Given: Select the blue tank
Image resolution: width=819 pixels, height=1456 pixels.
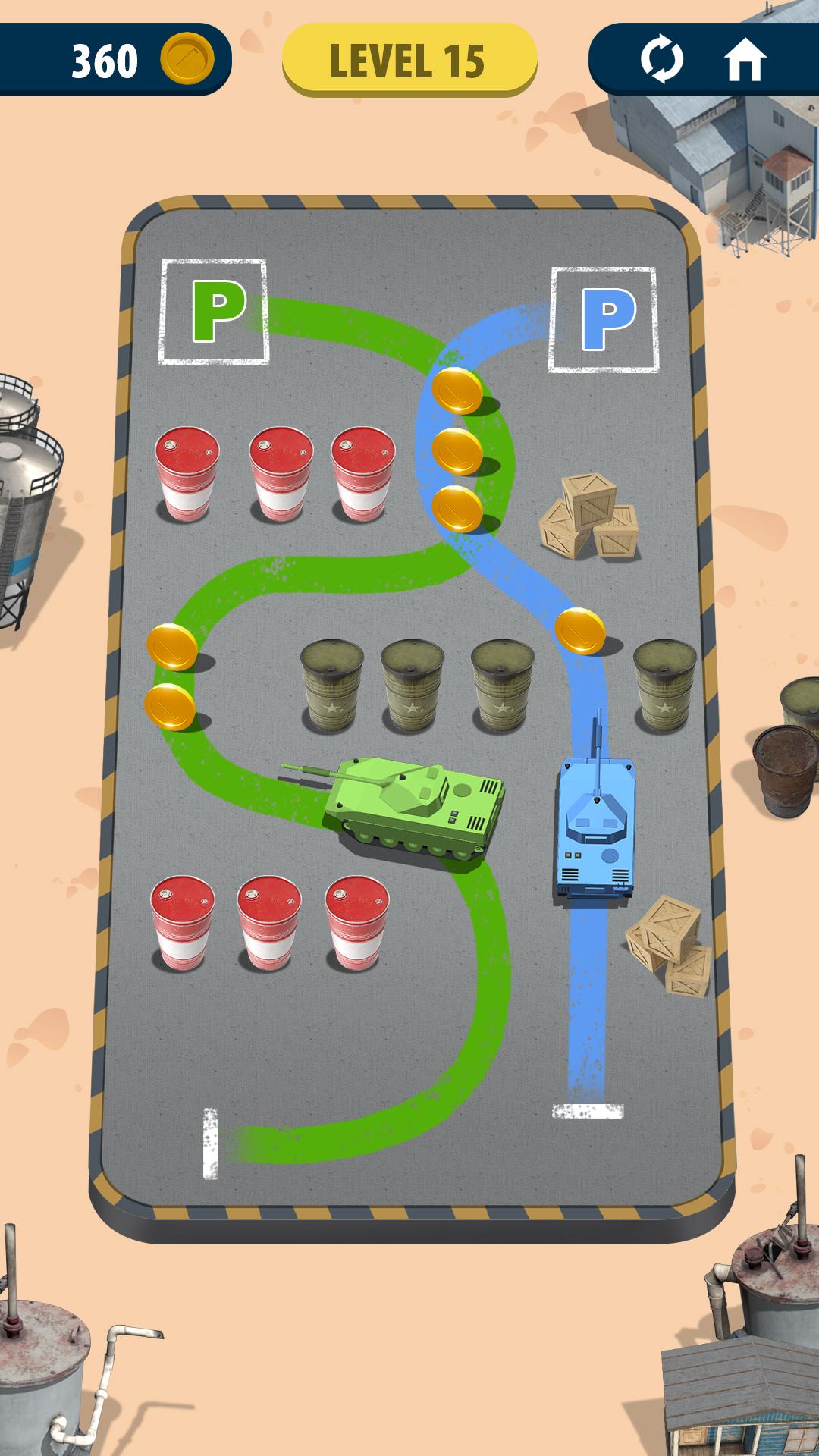Looking at the screenshot, I should (x=595, y=827).
